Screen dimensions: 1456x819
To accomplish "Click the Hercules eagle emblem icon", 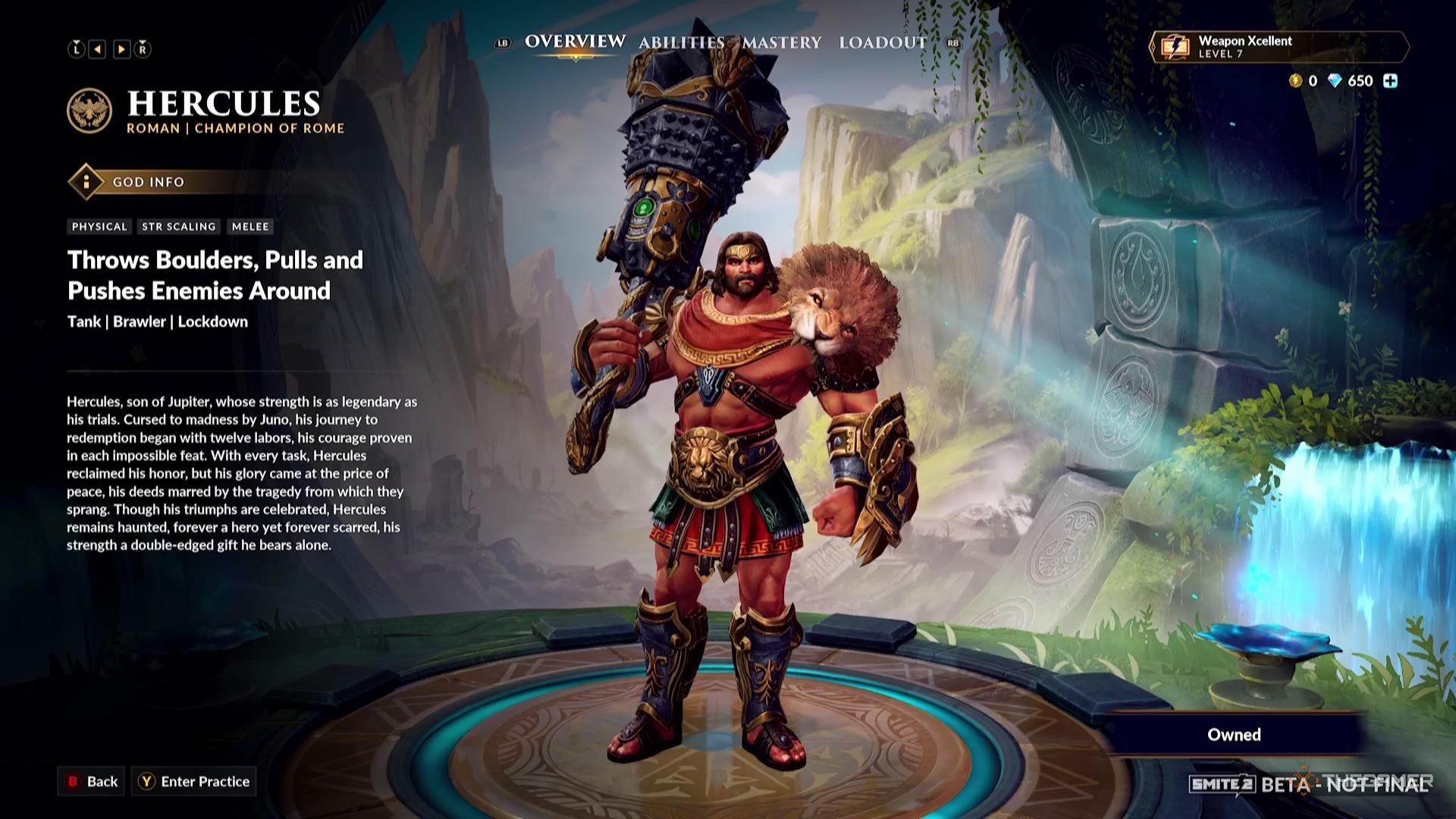I will (x=90, y=111).
